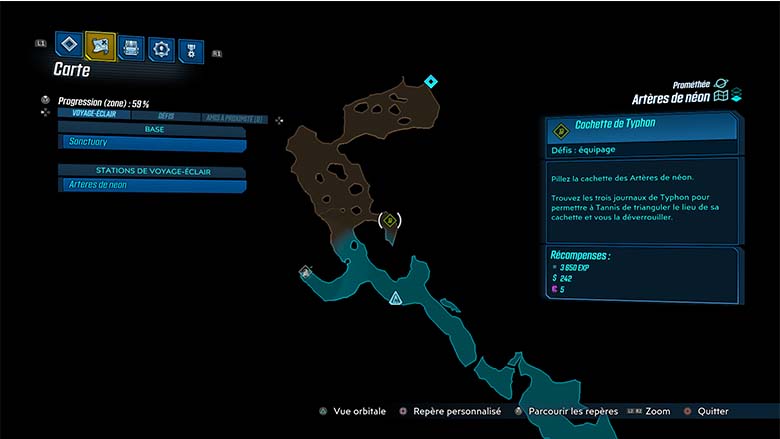Open the gear-shaped skills tab
This screenshot has height=439, width=780.
click(x=161, y=48)
